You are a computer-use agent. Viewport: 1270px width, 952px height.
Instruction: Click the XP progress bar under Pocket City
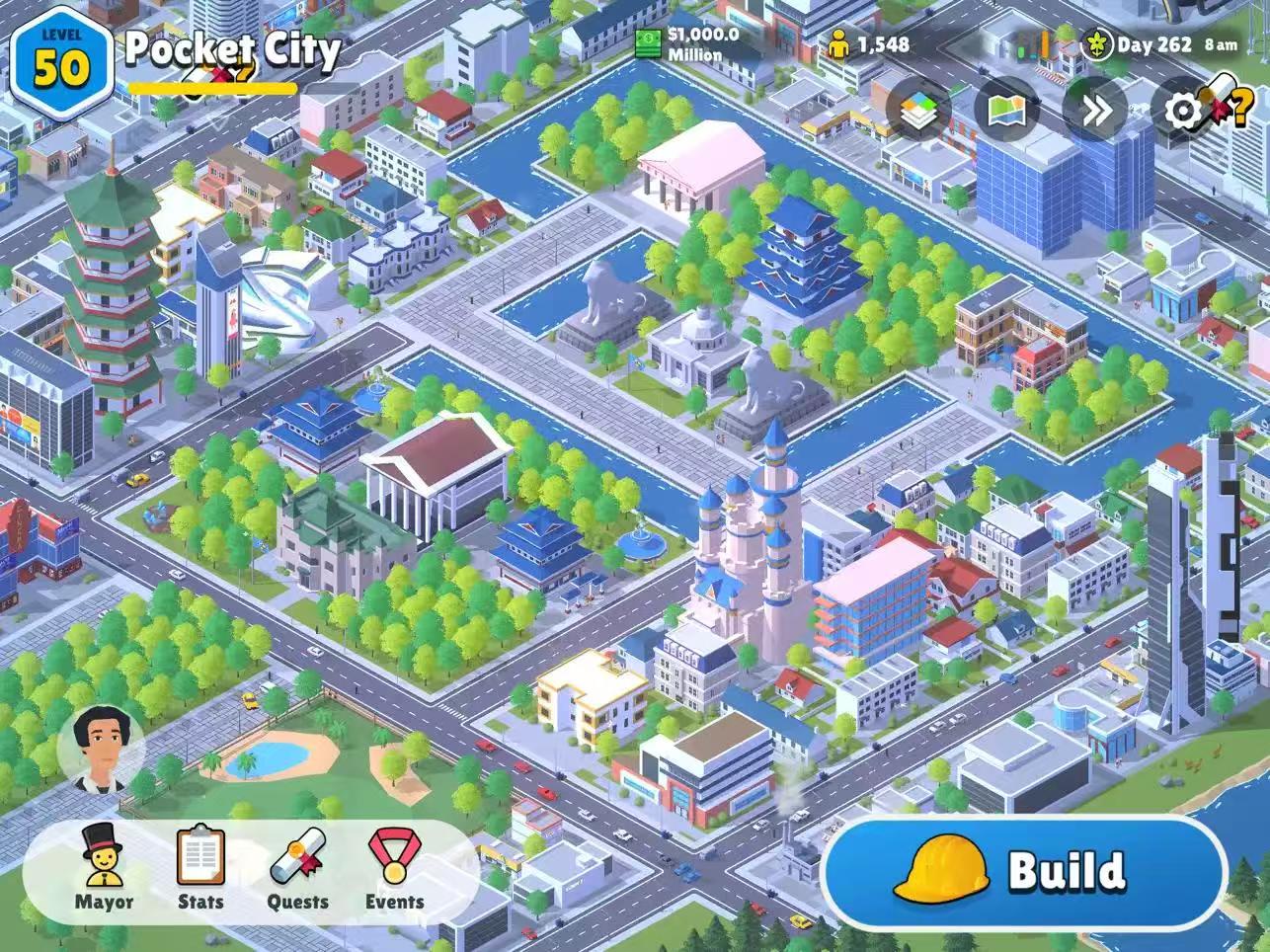(212, 86)
